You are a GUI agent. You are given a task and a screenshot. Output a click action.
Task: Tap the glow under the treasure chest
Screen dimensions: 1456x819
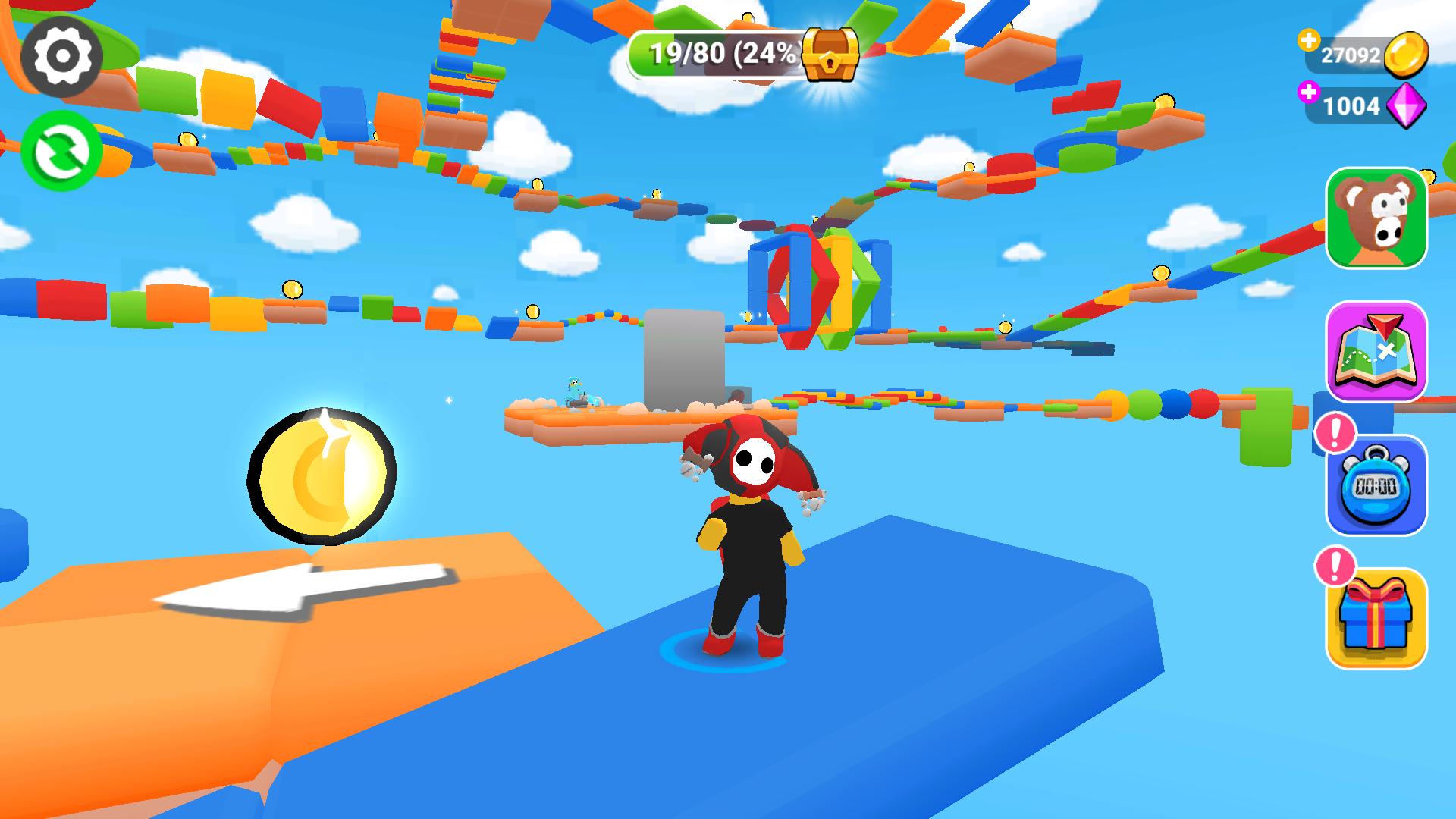tap(829, 96)
